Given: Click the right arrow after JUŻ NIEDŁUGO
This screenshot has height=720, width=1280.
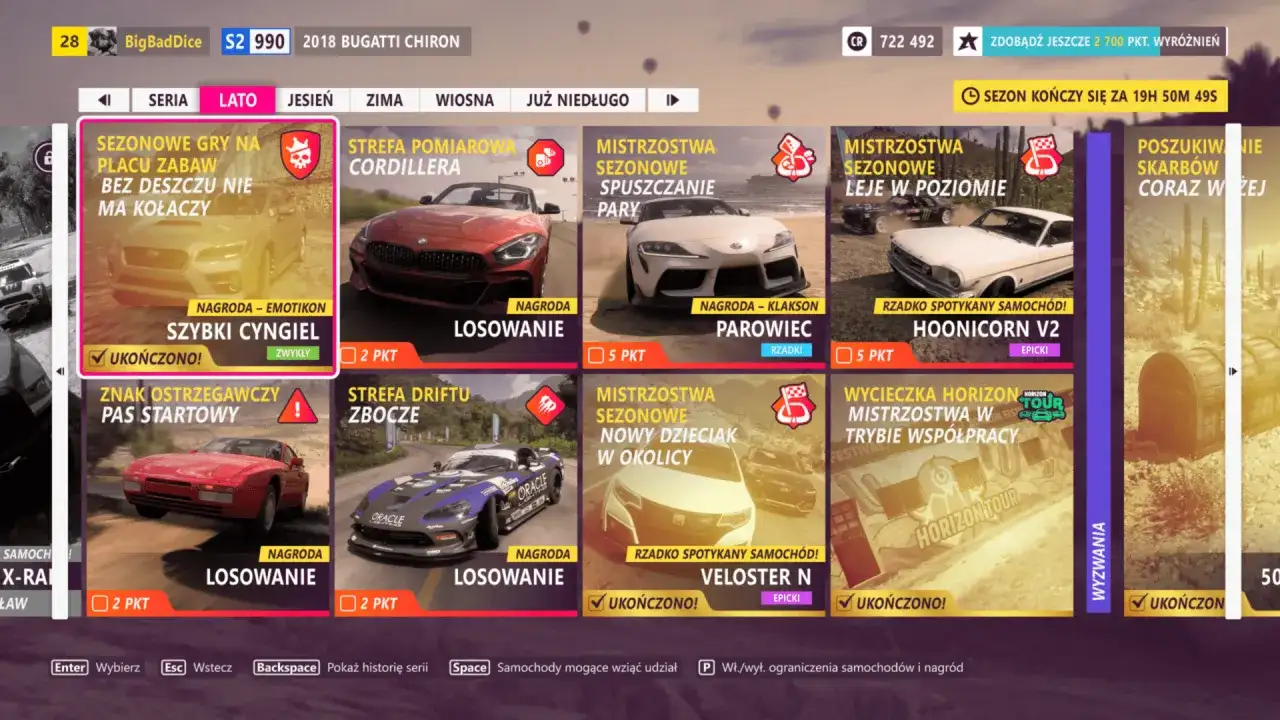Looking at the screenshot, I should [672, 99].
